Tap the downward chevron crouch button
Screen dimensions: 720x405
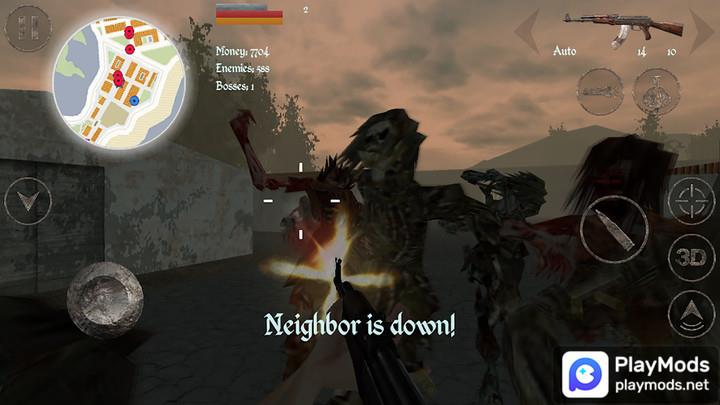pos(28,202)
